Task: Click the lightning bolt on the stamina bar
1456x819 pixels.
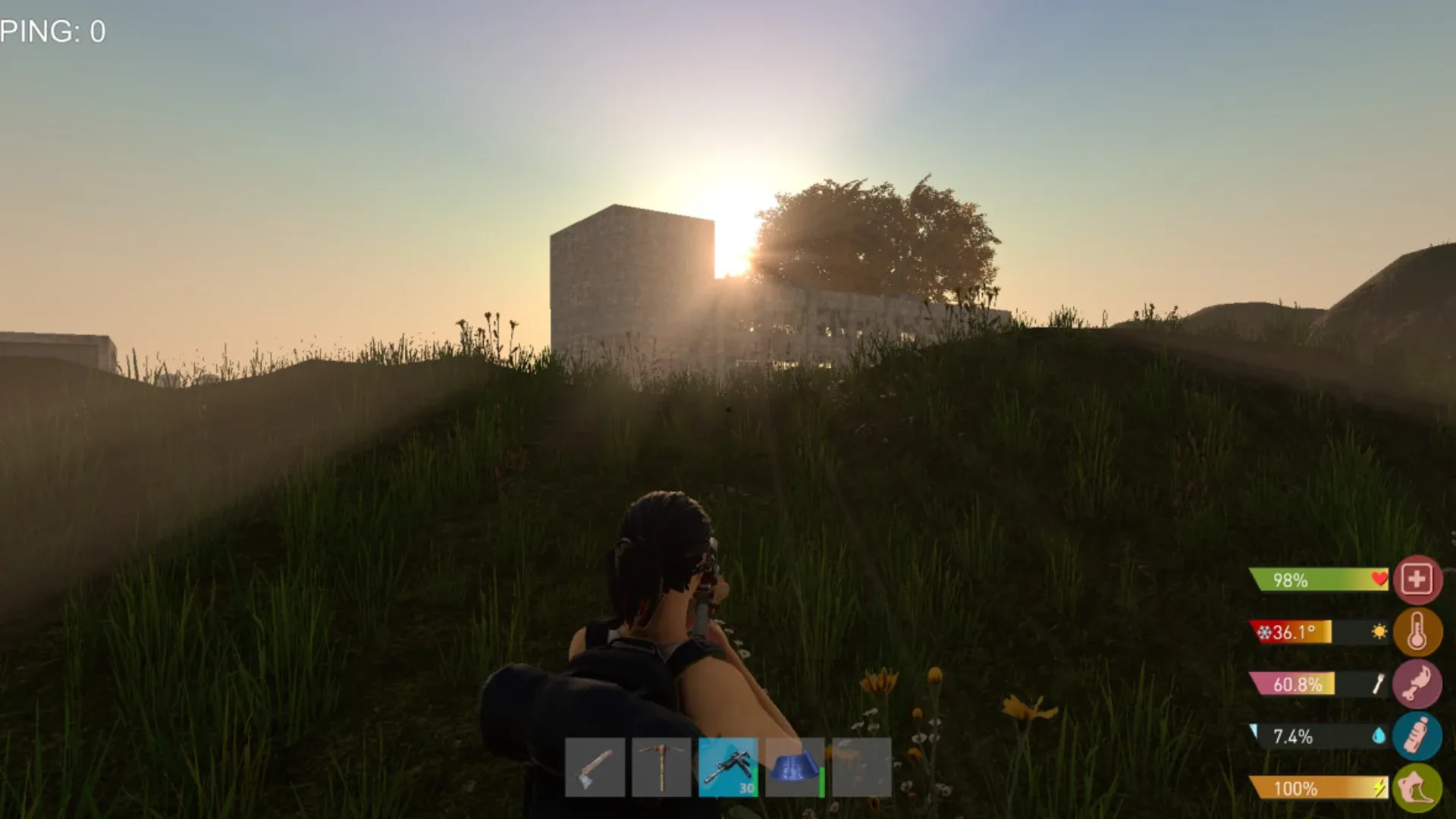Action: point(1378,787)
